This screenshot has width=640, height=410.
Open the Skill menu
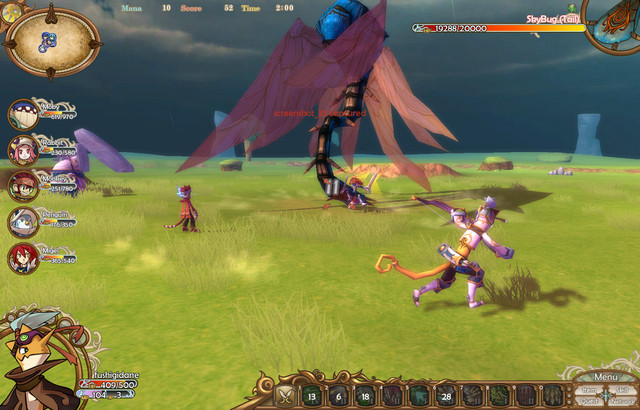click(x=622, y=390)
